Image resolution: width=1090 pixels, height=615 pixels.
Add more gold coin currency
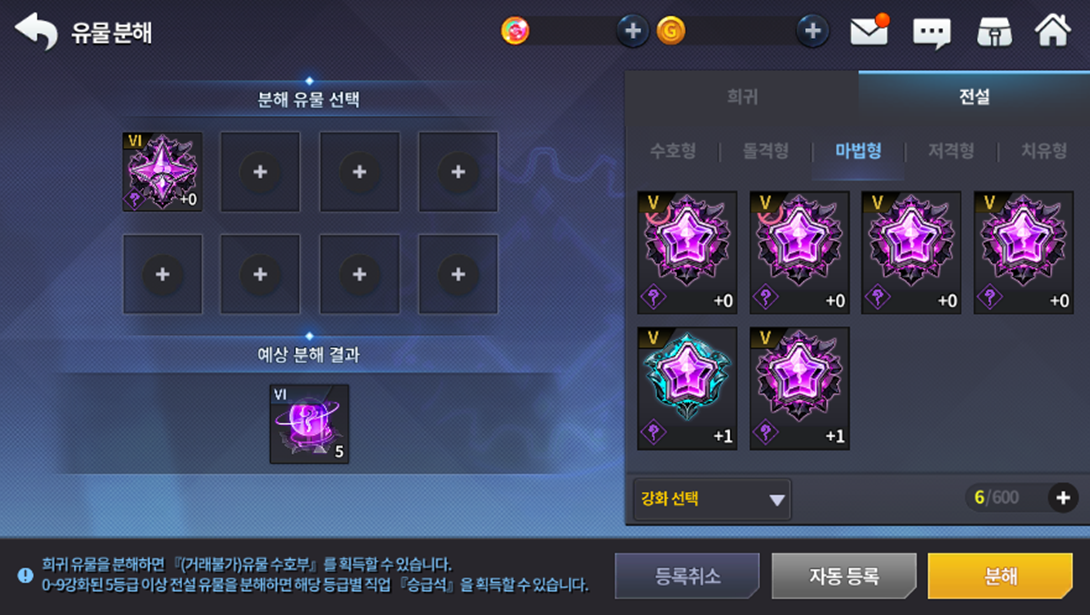click(x=812, y=31)
